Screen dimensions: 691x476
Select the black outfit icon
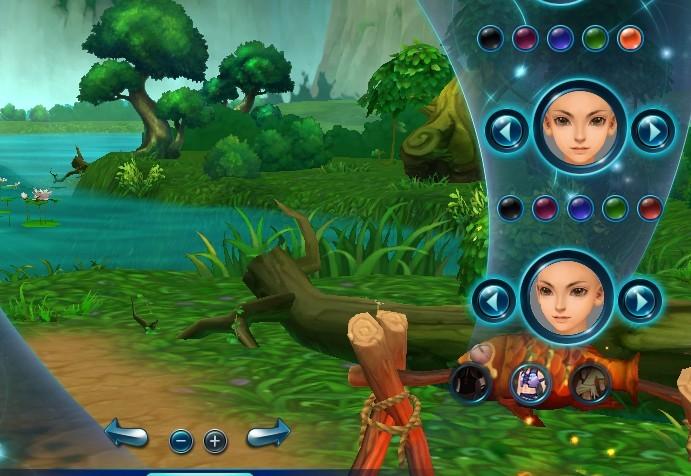coord(470,381)
